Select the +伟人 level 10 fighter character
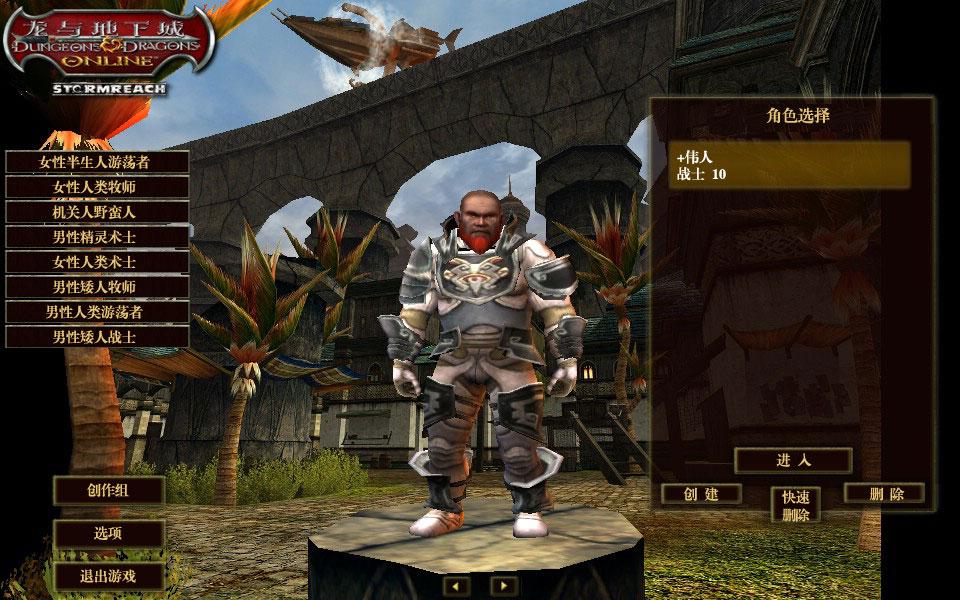The image size is (960, 600). click(792, 165)
